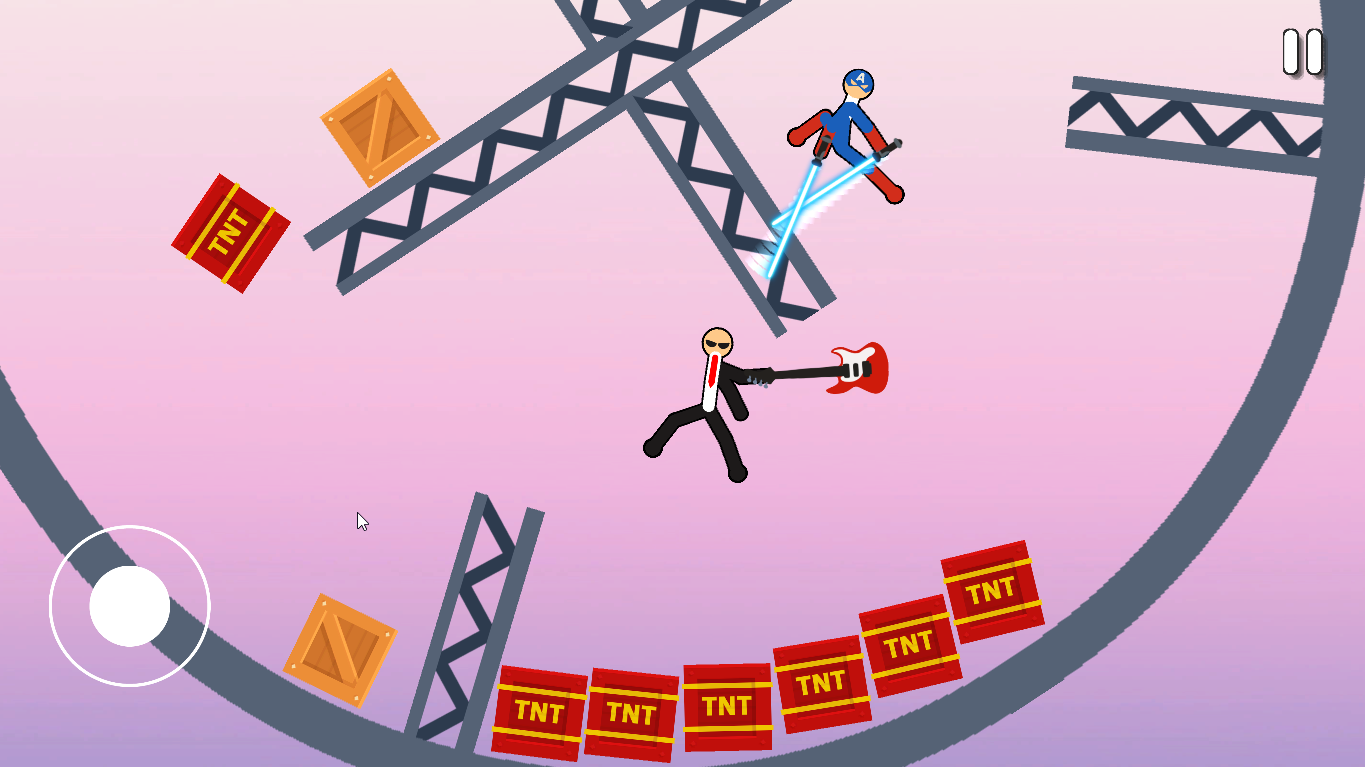The width and height of the screenshot is (1365, 767).
Task: Click the leftmost TNT barrel at the bottom
Action: pos(540,710)
